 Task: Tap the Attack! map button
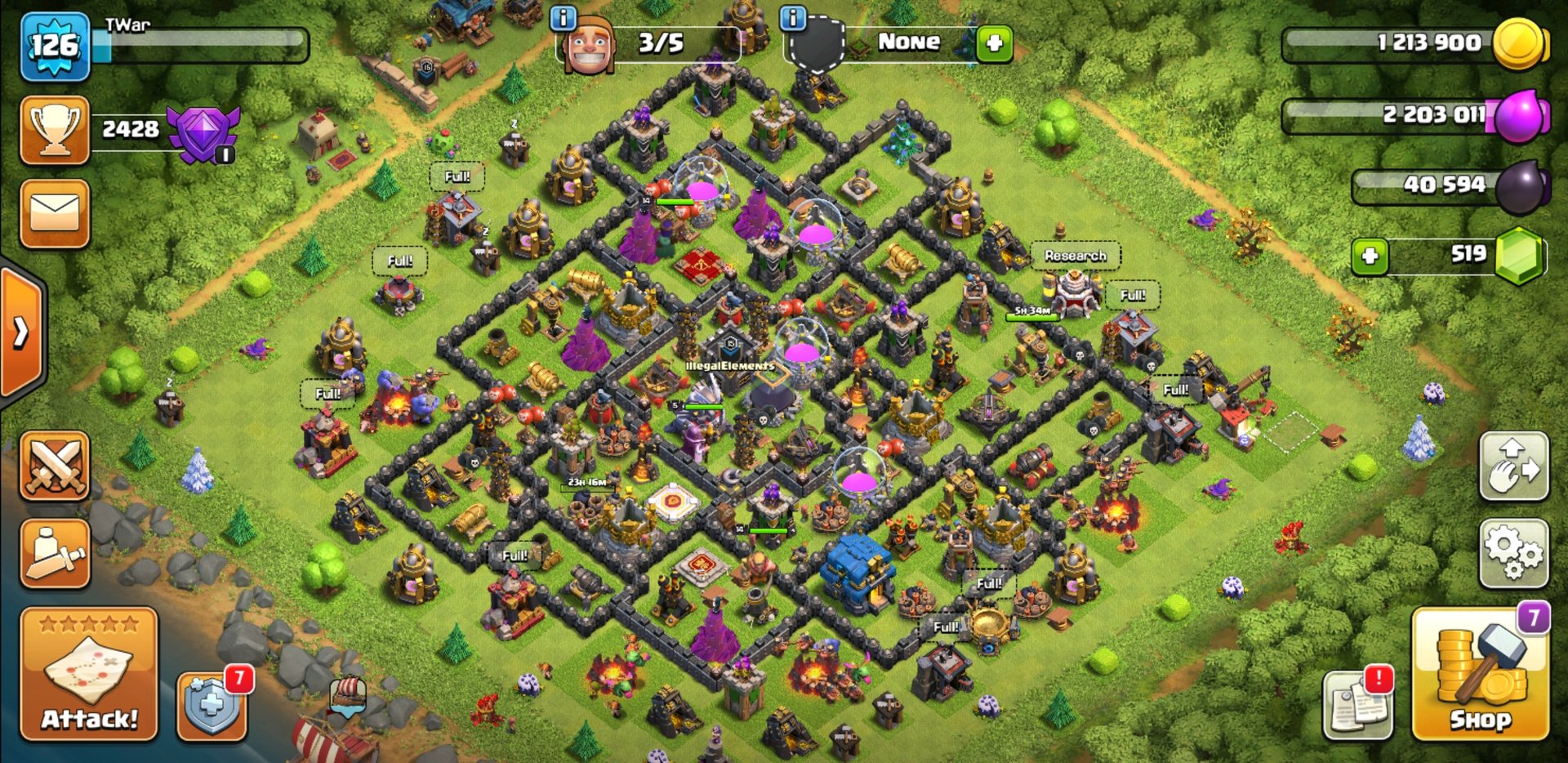89,674
